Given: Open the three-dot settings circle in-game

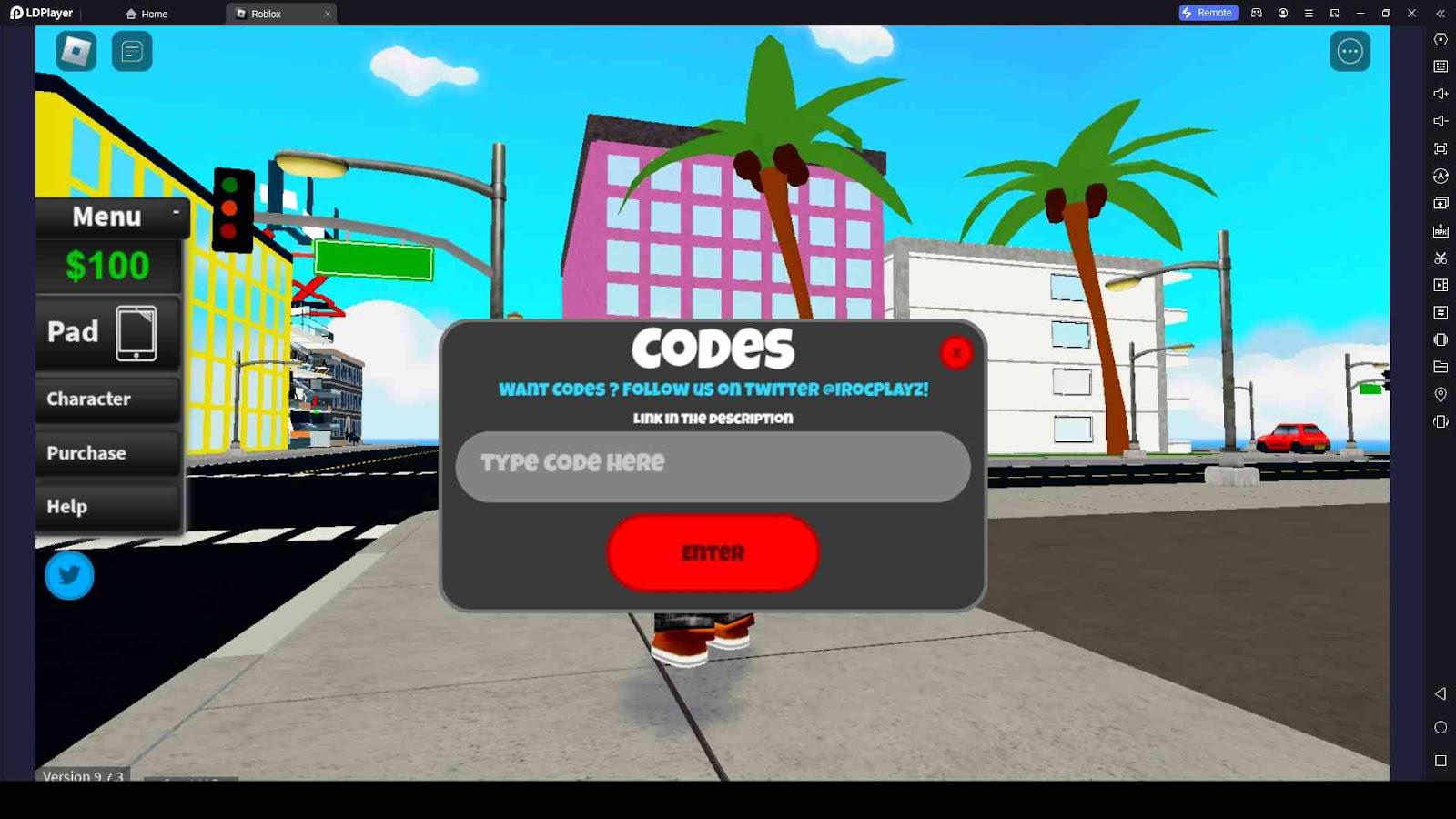Looking at the screenshot, I should coord(1350,51).
